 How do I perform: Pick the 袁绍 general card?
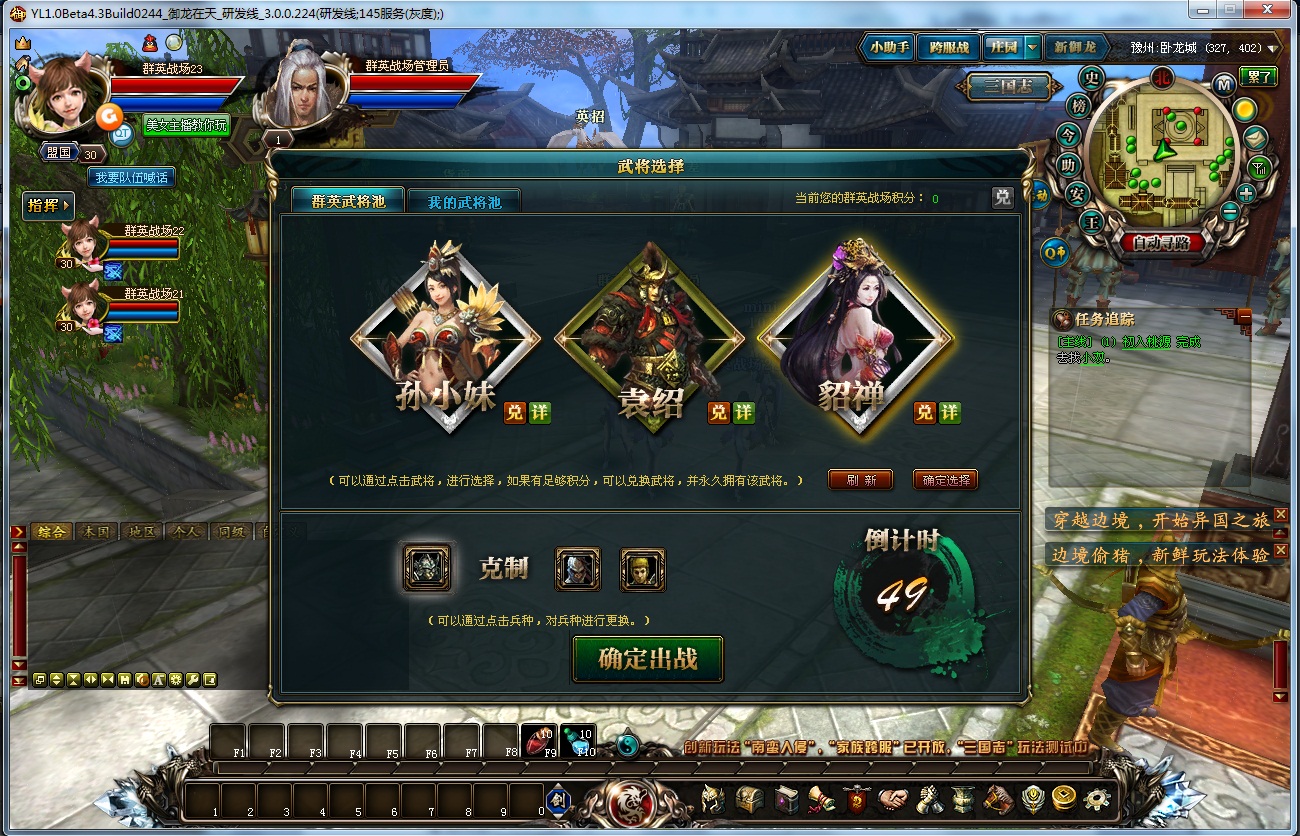tap(650, 335)
